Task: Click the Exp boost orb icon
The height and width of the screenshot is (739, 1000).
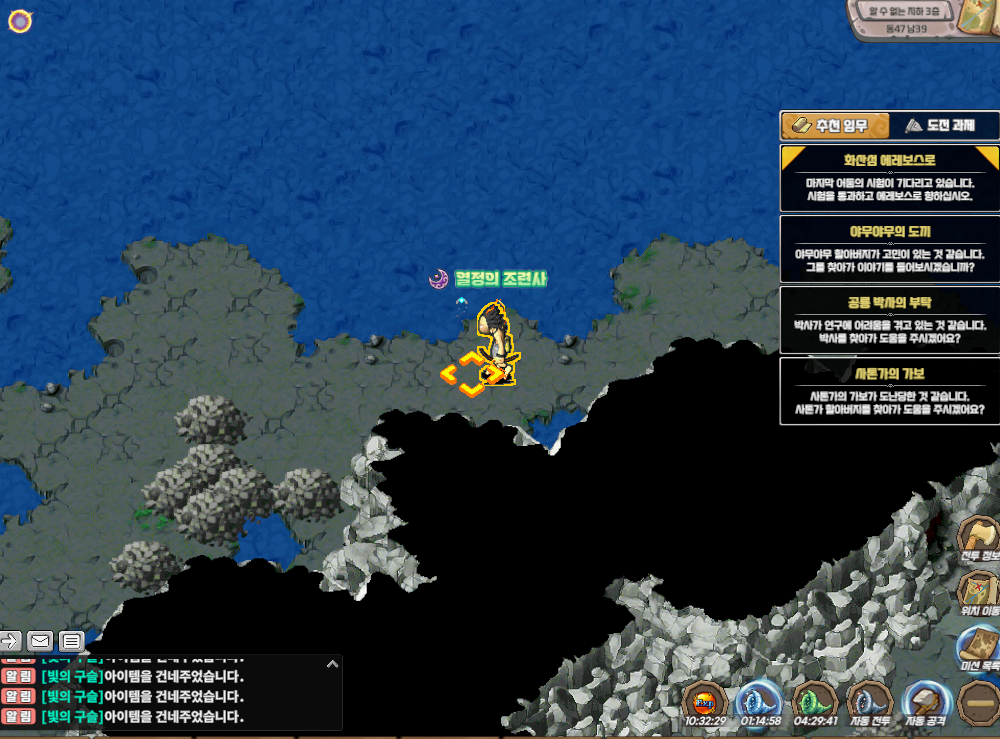Action: click(x=704, y=701)
